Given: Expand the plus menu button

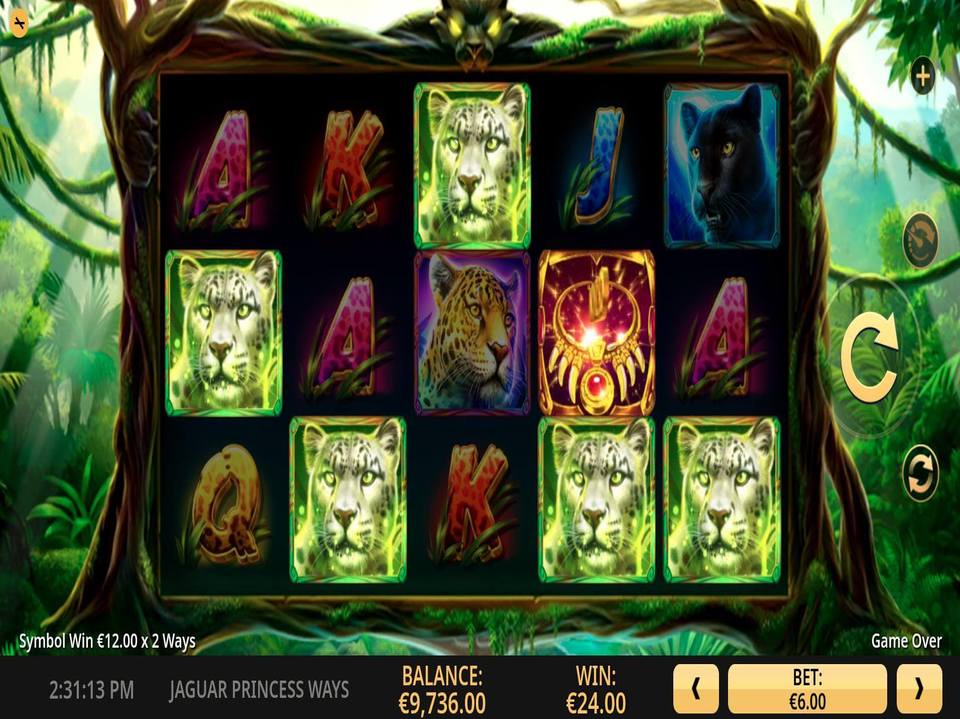Looking at the screenshot, I should pyautogui.click(x=921, y=76).
